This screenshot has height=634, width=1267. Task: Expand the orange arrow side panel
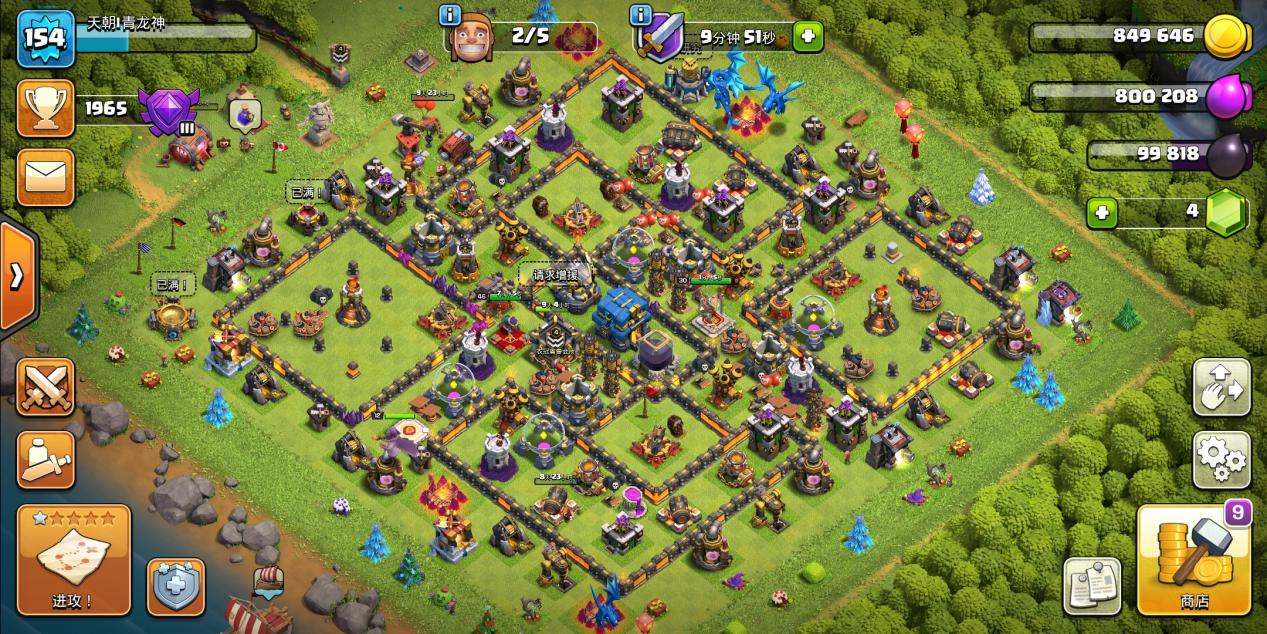click(17, 276)
